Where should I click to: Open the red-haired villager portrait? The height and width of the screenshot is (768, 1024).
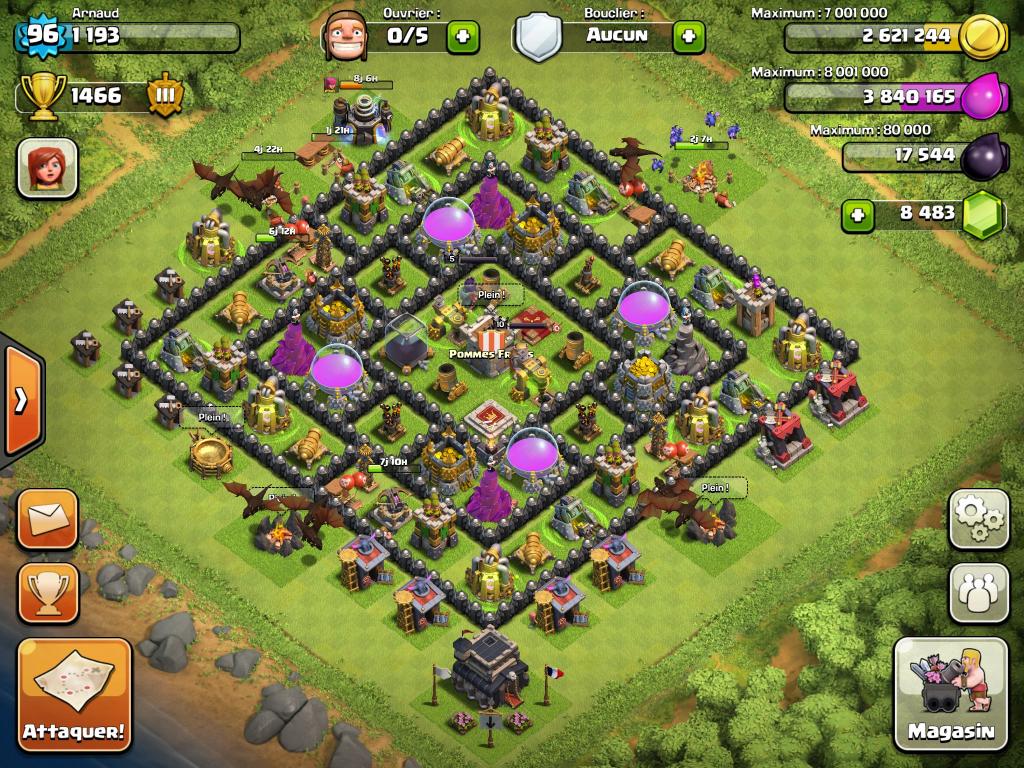pos(47,167)
